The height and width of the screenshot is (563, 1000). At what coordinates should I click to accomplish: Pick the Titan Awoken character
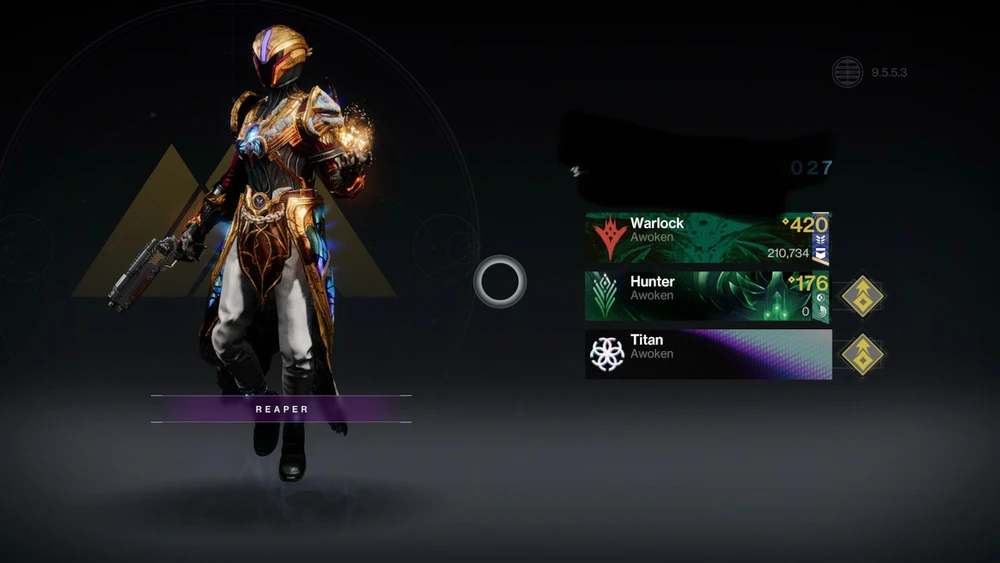tap(707, 354)
